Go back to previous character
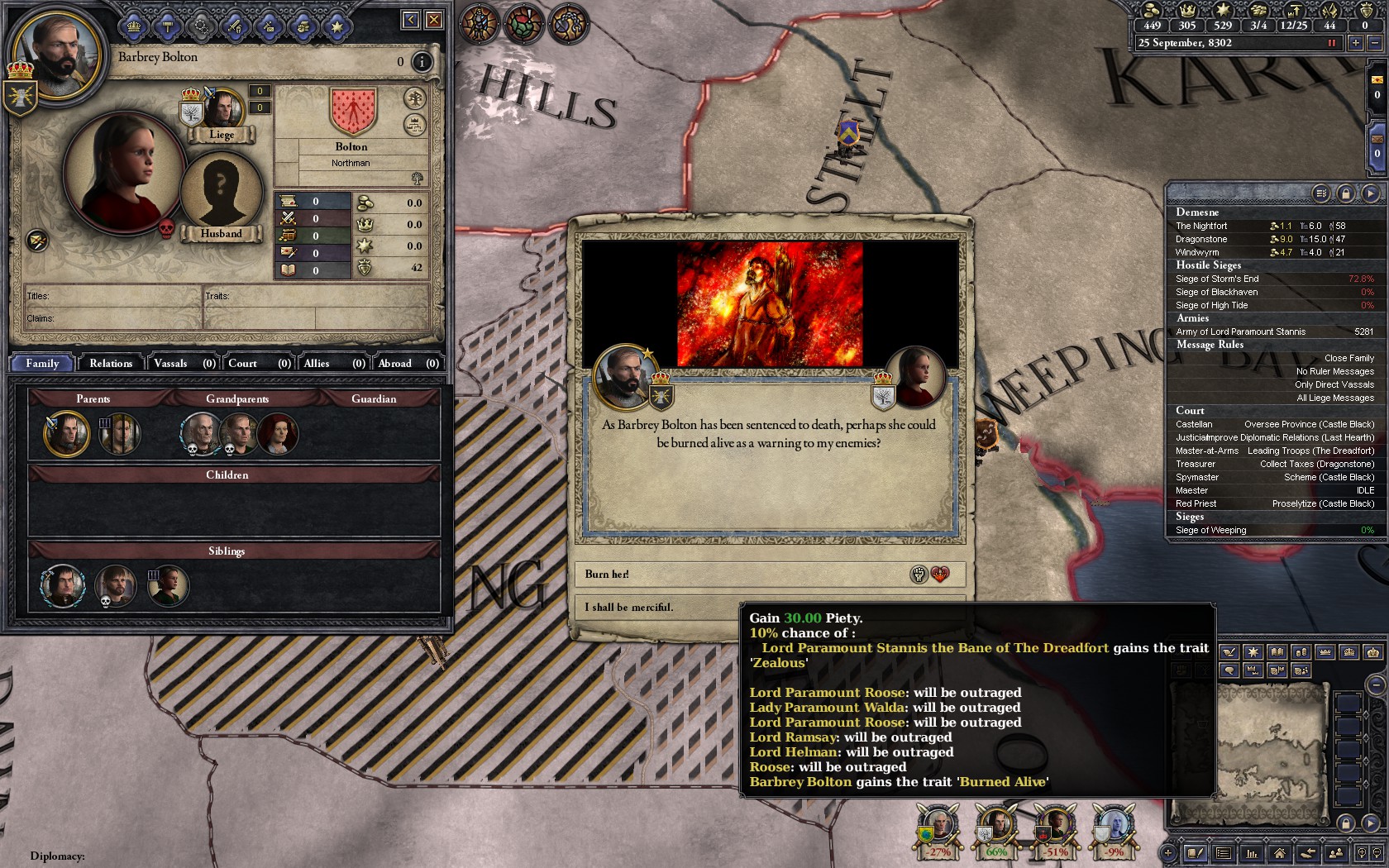1389x868 pixels. [410, 20]
